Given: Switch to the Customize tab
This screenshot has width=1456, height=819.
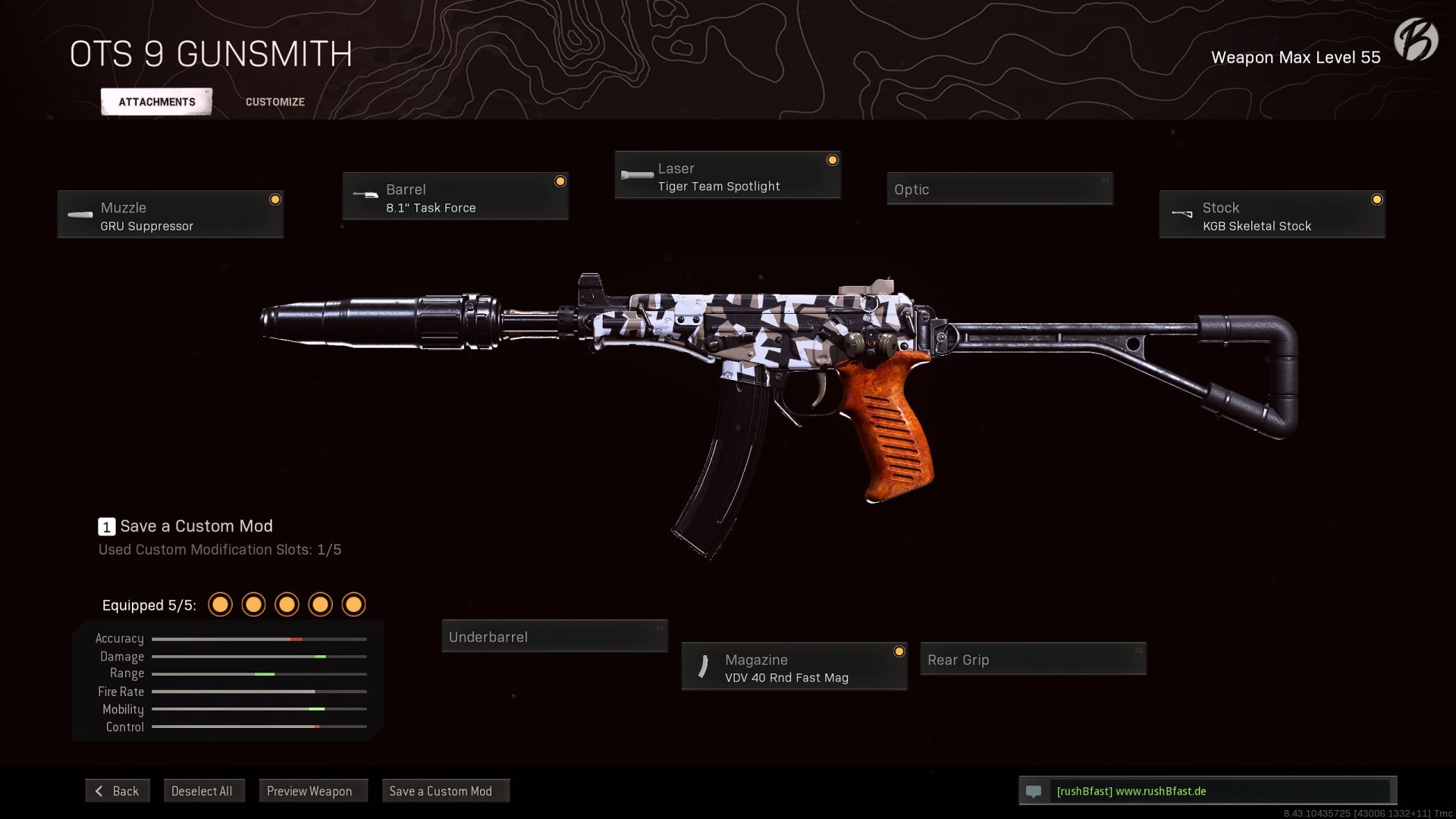Looking at the screenshot, I should [275, 101].
